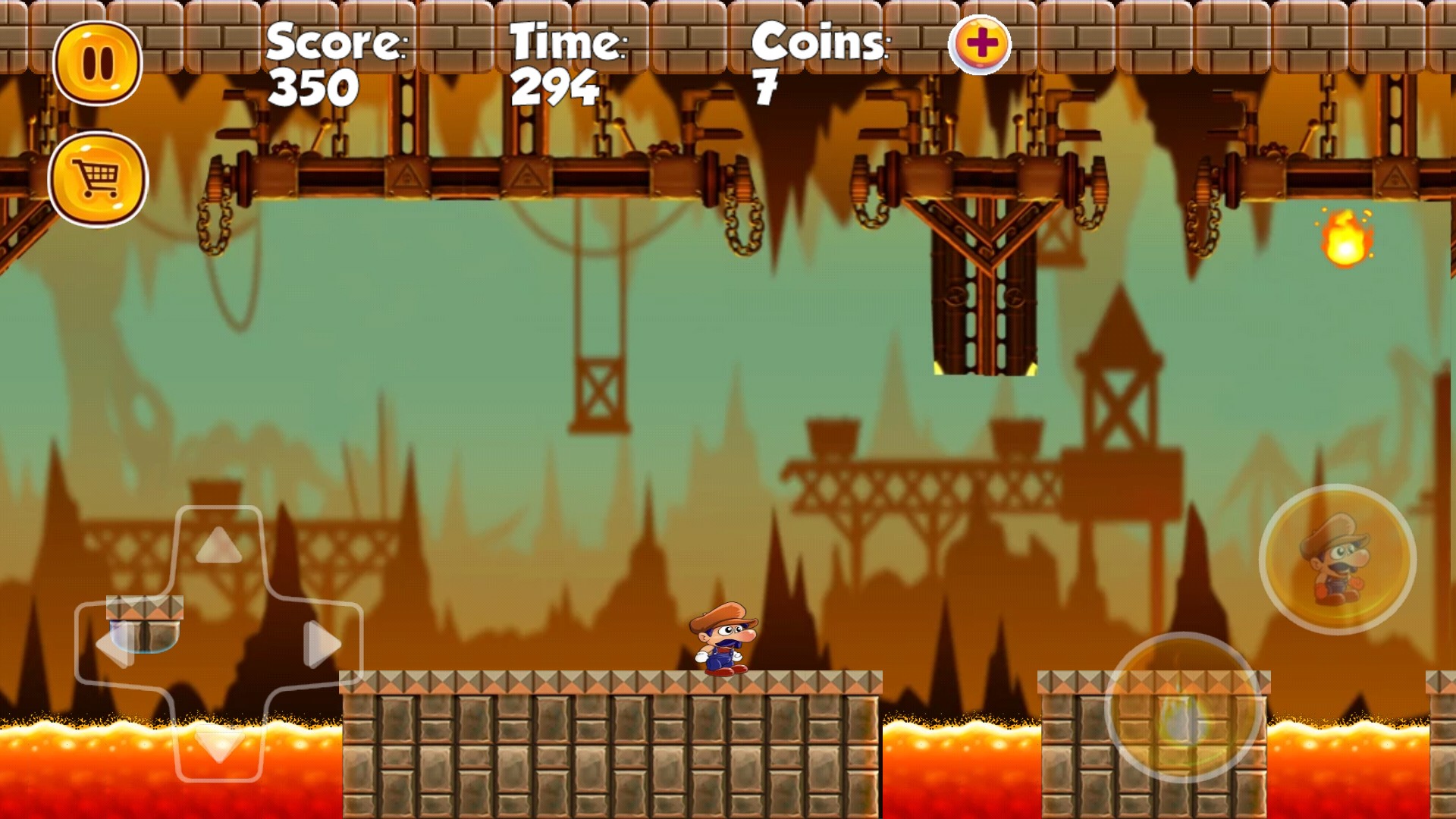Shoot a fireball with the fire button
This screenshot has width=1456, height=819.
point(1183,708)
